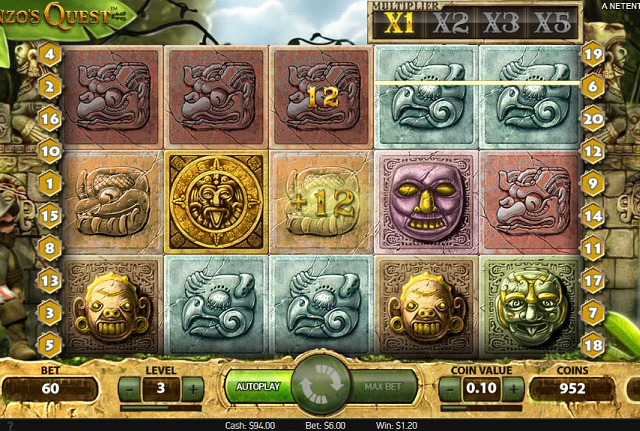Place the Max Bet
The width and height of the screenshot is (640, 431).
coord(383,386)
